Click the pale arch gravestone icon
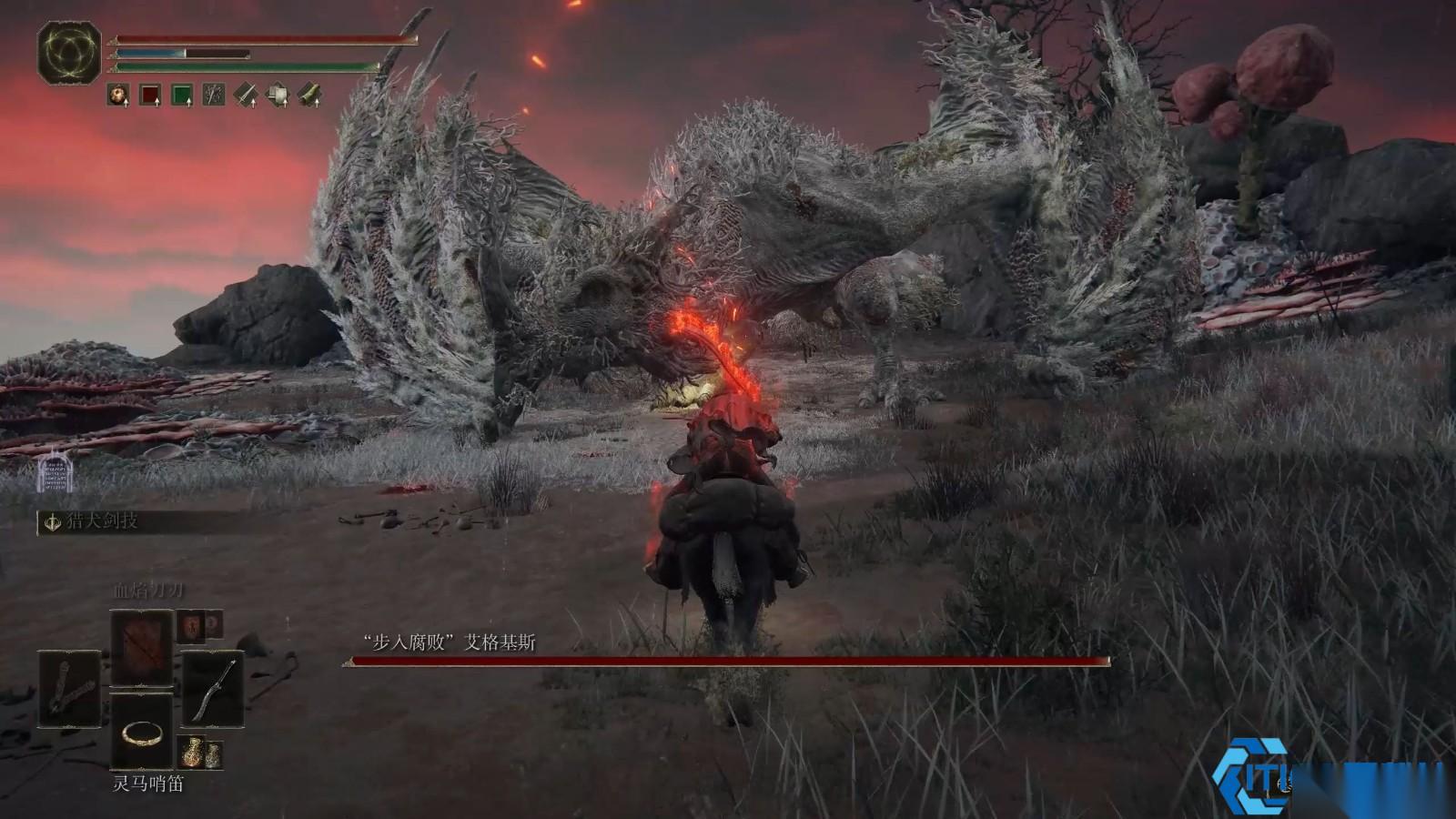1456x819 pixels. [54, 473]
